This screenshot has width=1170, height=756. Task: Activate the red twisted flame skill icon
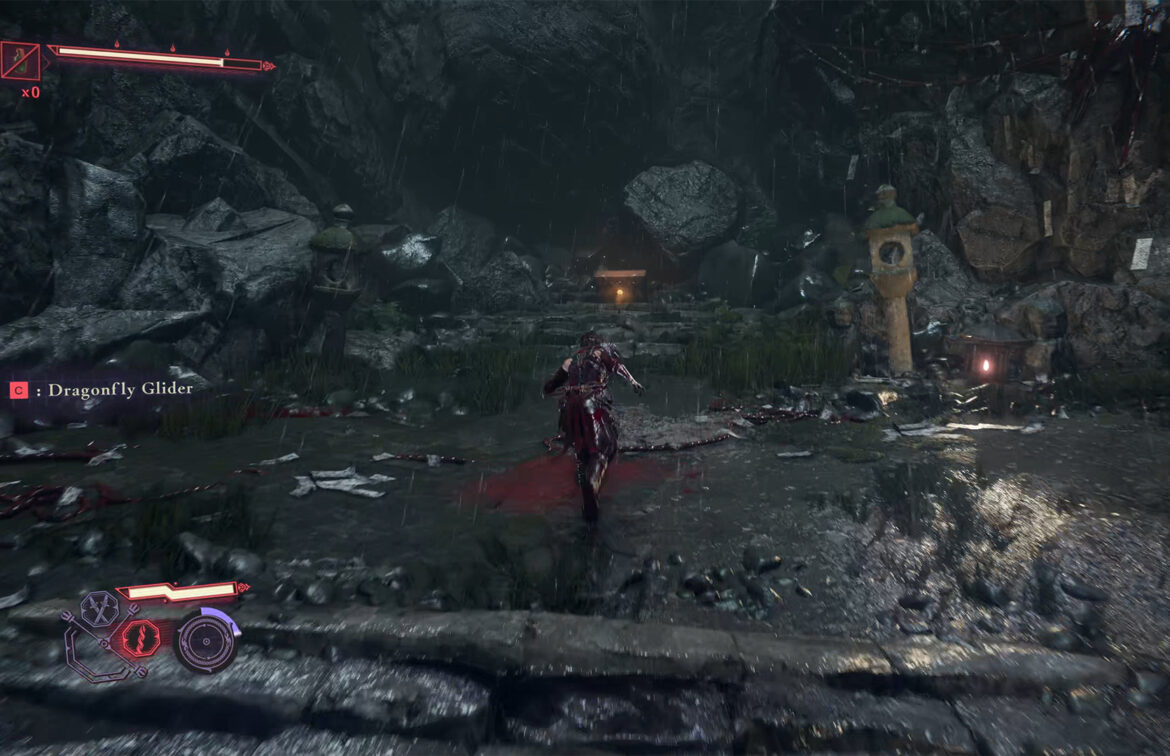(x=140, y=638)
